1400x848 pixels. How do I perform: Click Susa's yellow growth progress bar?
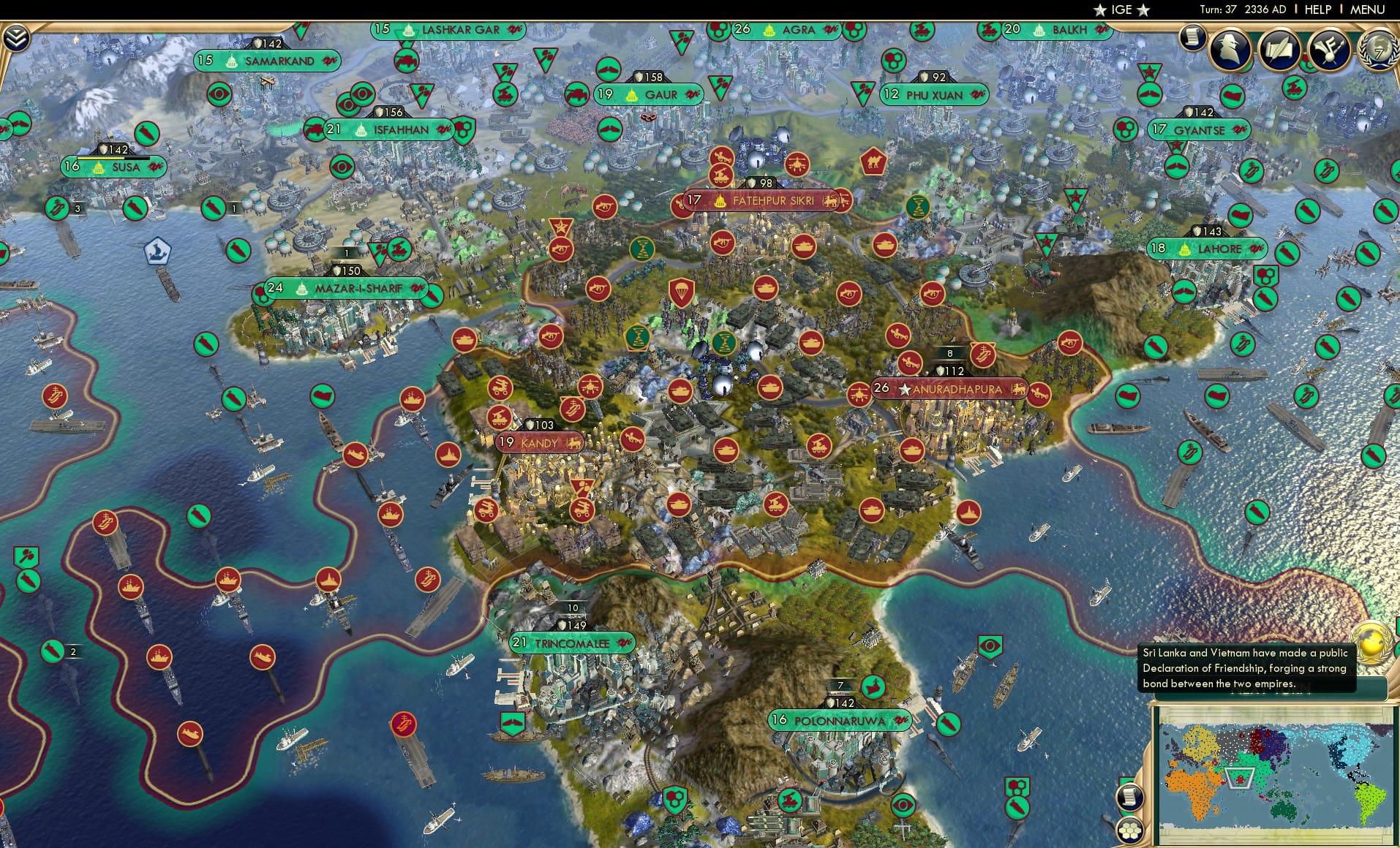click(101, 158)
